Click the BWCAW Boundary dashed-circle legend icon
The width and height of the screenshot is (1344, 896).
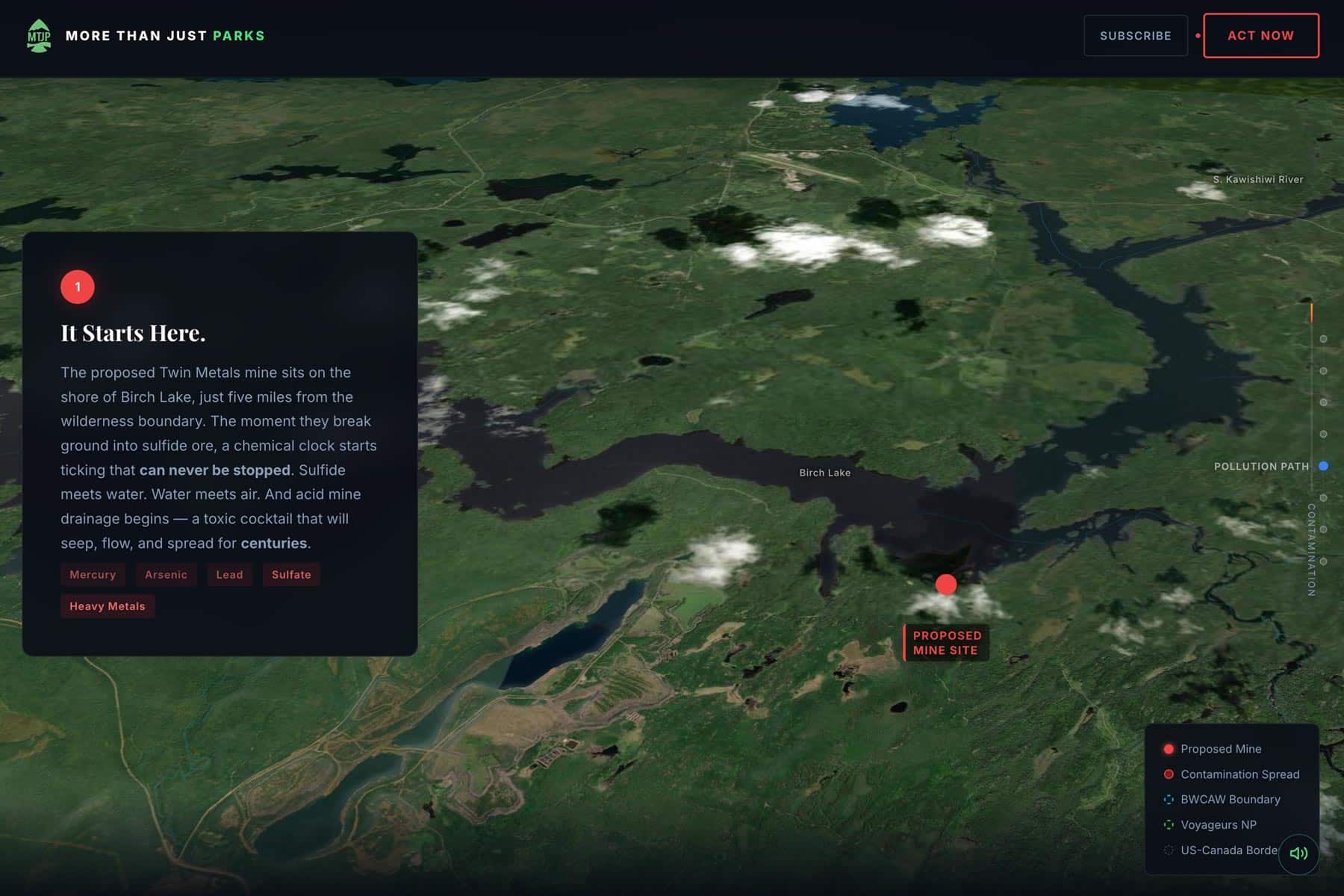click(x=1169, y=799)
